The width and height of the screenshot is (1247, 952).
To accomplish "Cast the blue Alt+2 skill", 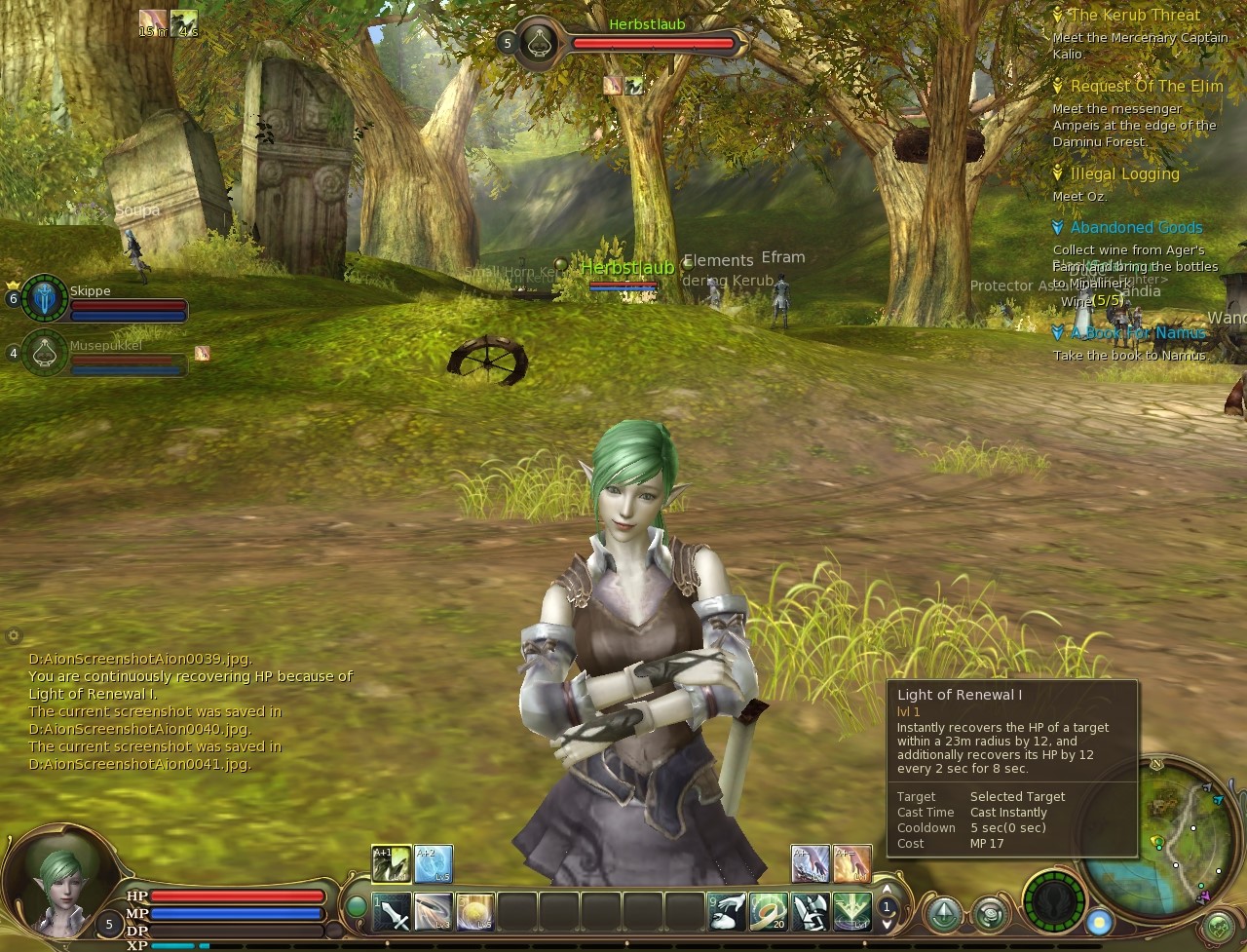I will pos(434,863).
